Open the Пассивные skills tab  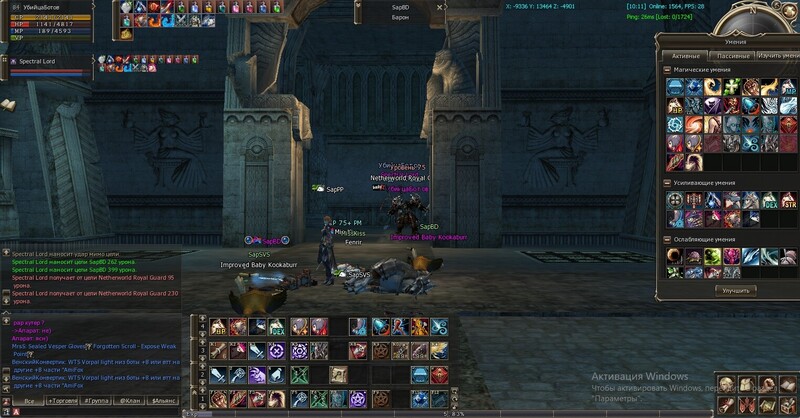pos(733,56)
